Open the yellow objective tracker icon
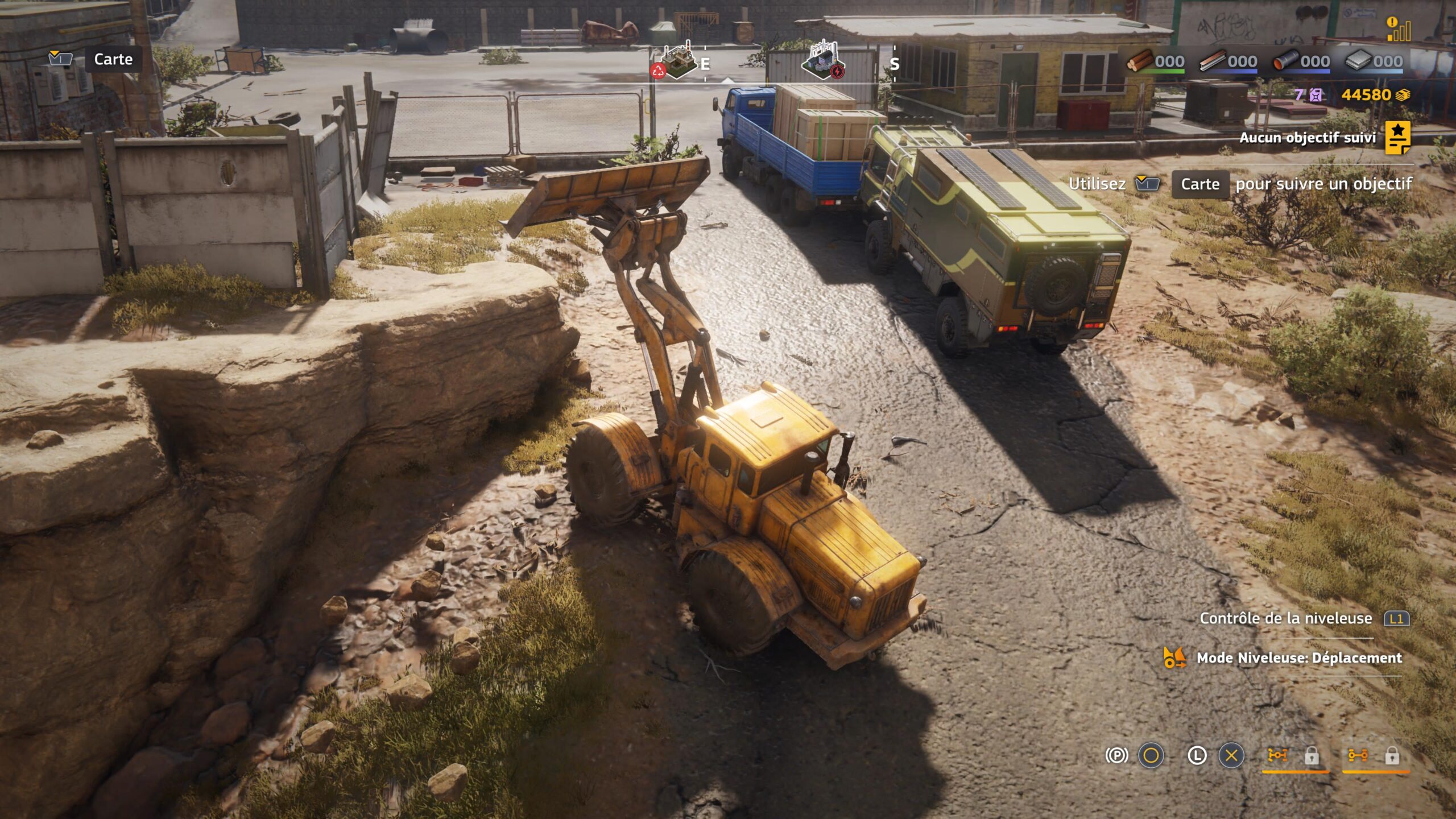This screenshot has height=819, width=1456. [1397, 138]
